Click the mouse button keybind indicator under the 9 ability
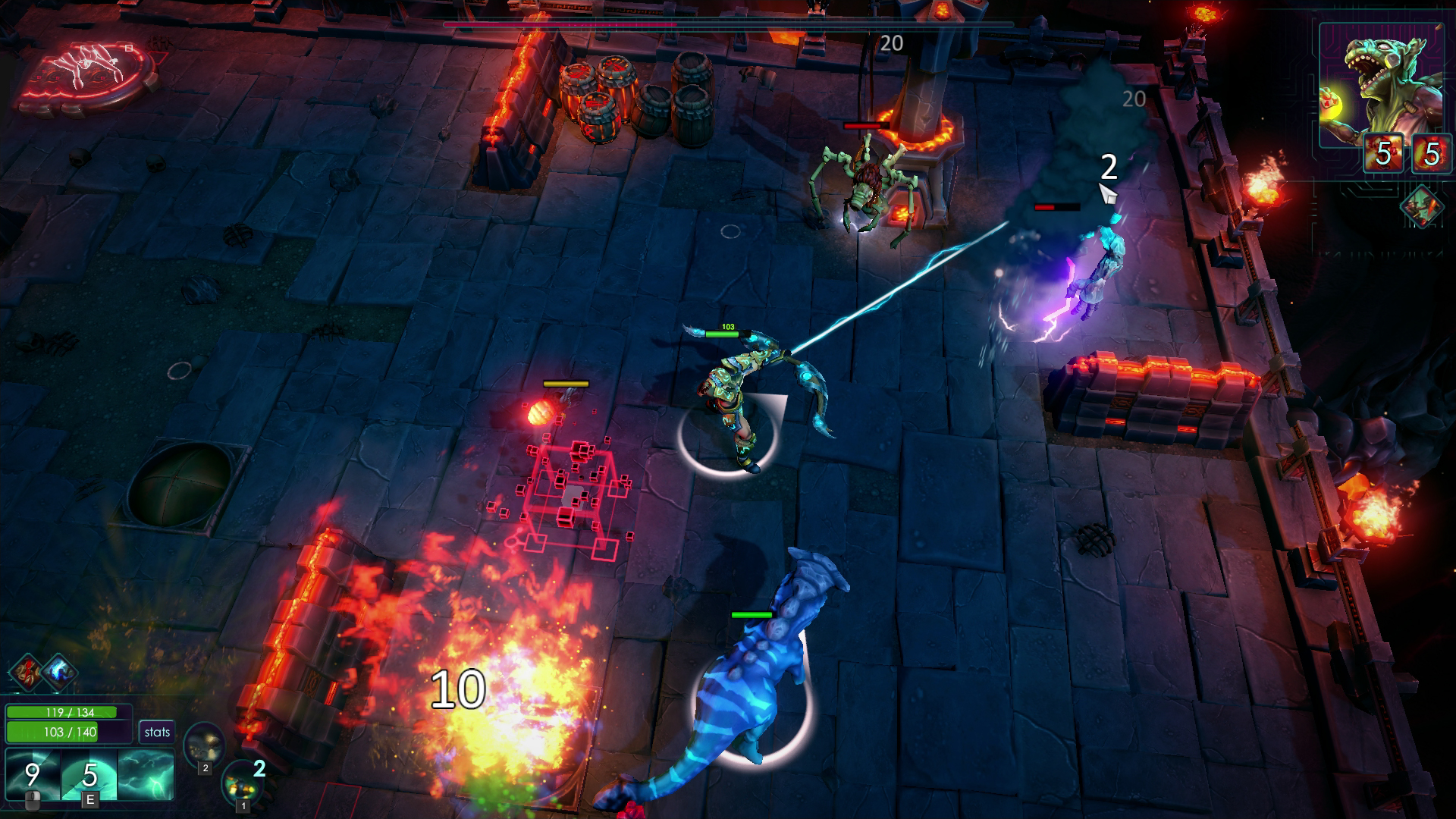 (x=33, y=802)
